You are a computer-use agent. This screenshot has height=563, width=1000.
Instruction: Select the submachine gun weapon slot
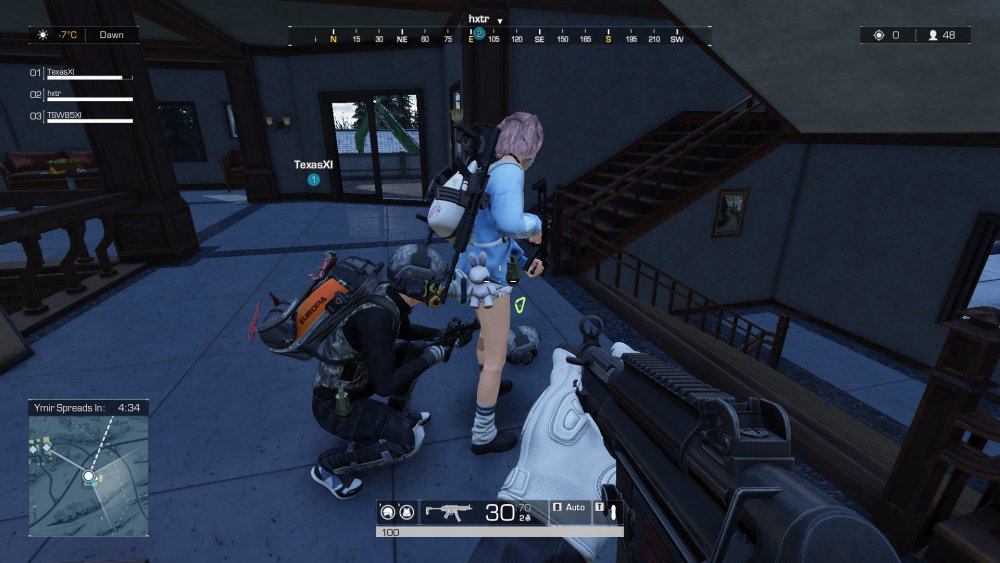click(x=449, y=512)
